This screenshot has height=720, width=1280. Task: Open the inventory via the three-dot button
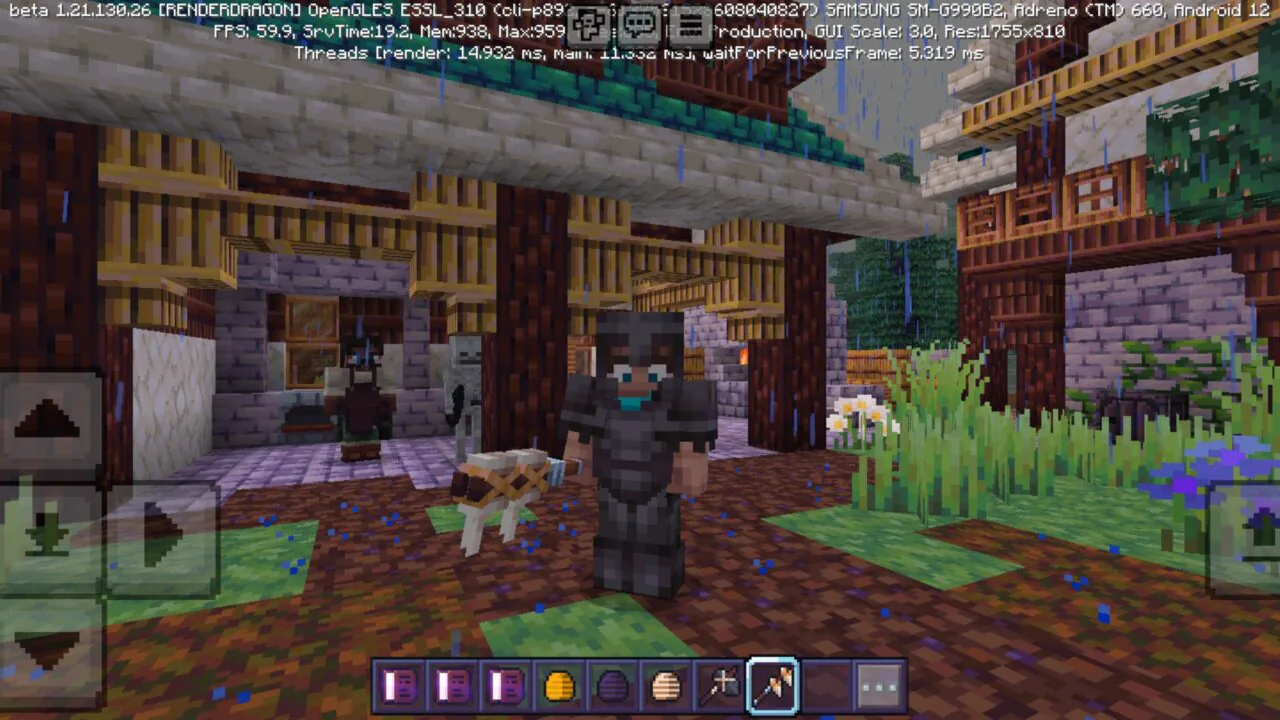tap(879, 684)
